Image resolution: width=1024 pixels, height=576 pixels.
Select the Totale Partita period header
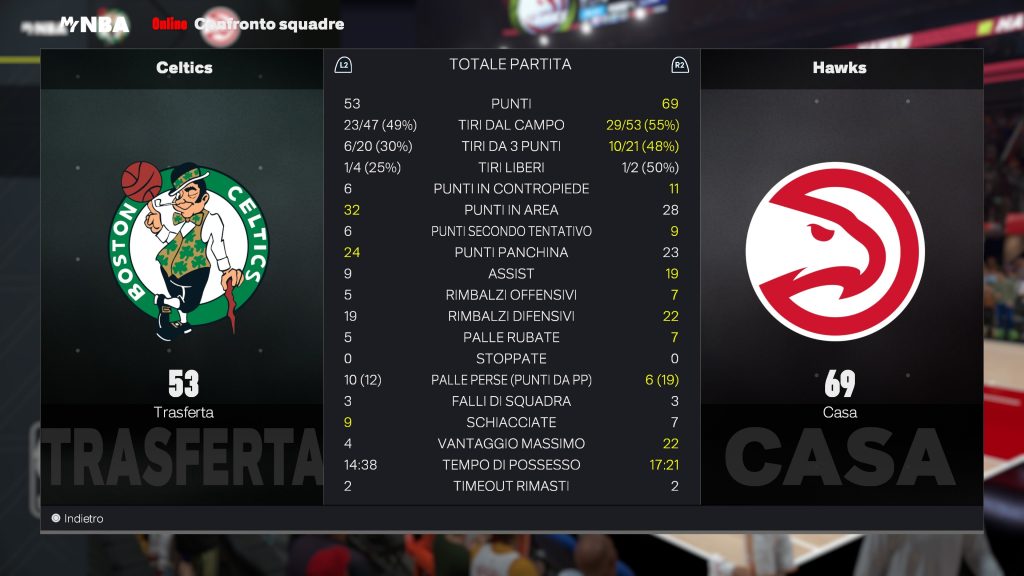[510, 65]
